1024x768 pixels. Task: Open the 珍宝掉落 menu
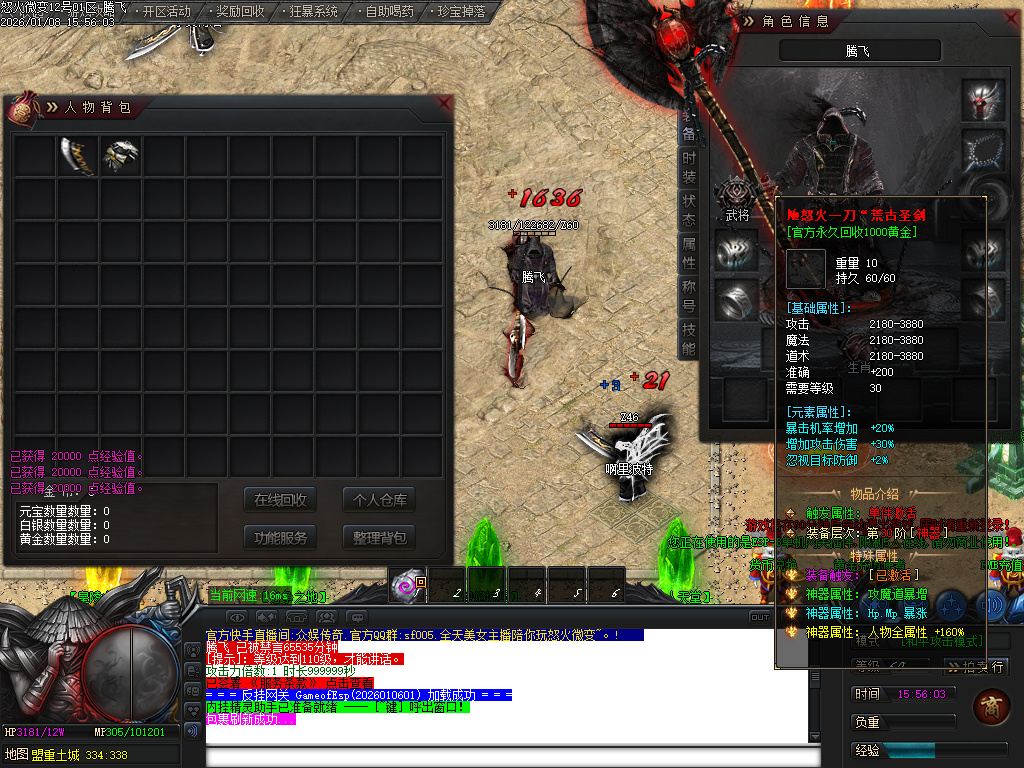point(462,12)
